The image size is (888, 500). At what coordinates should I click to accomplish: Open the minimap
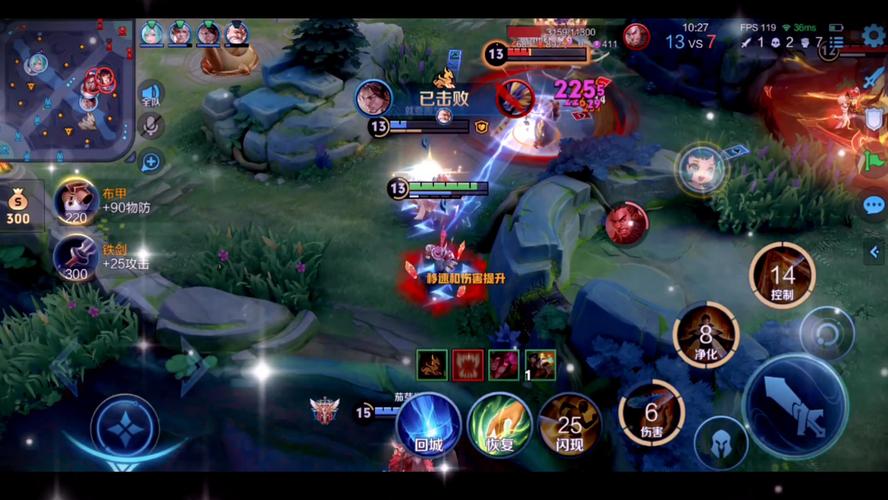click(67, 88)
